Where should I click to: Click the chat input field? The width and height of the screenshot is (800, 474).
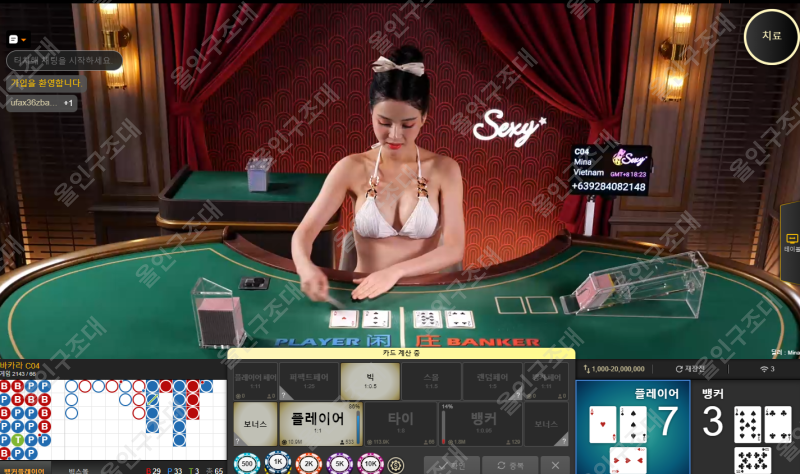point(65,61)
